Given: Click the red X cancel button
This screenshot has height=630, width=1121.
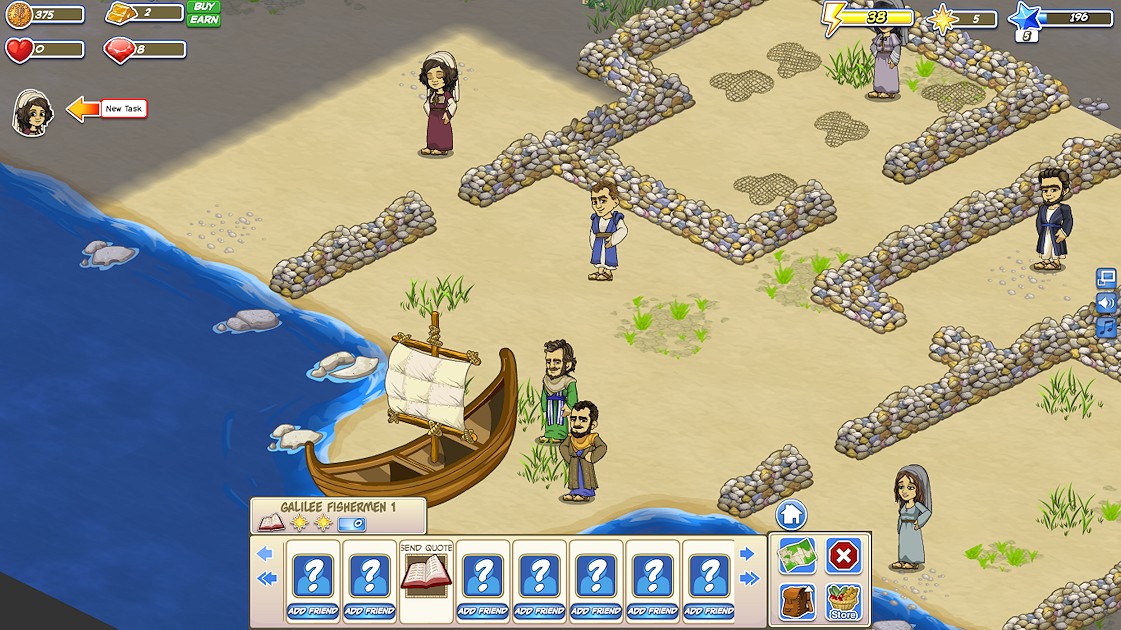Looking at the screenshot, I should [x=843, y=555].
